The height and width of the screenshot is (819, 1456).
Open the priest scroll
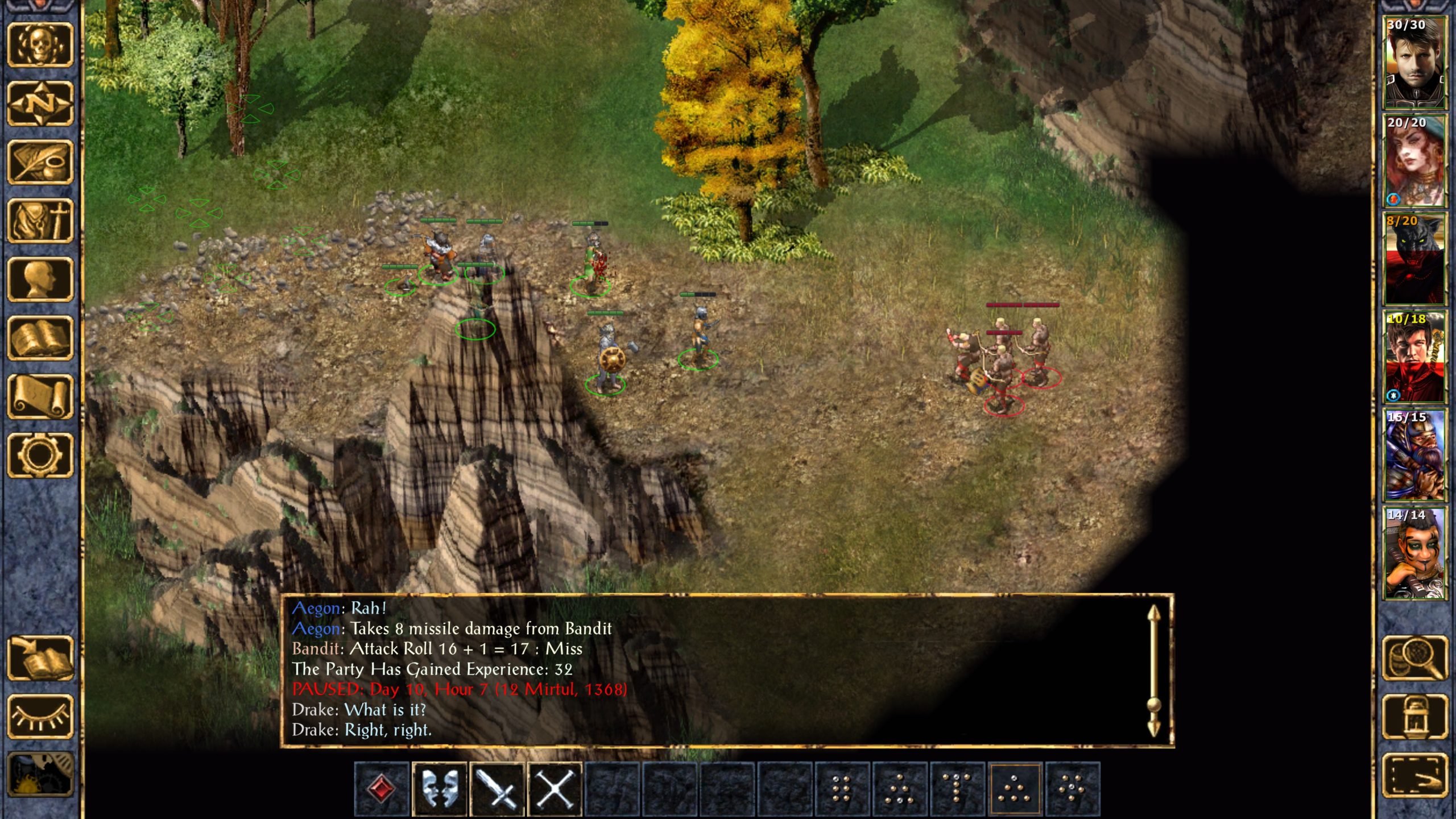click(40, 396)
